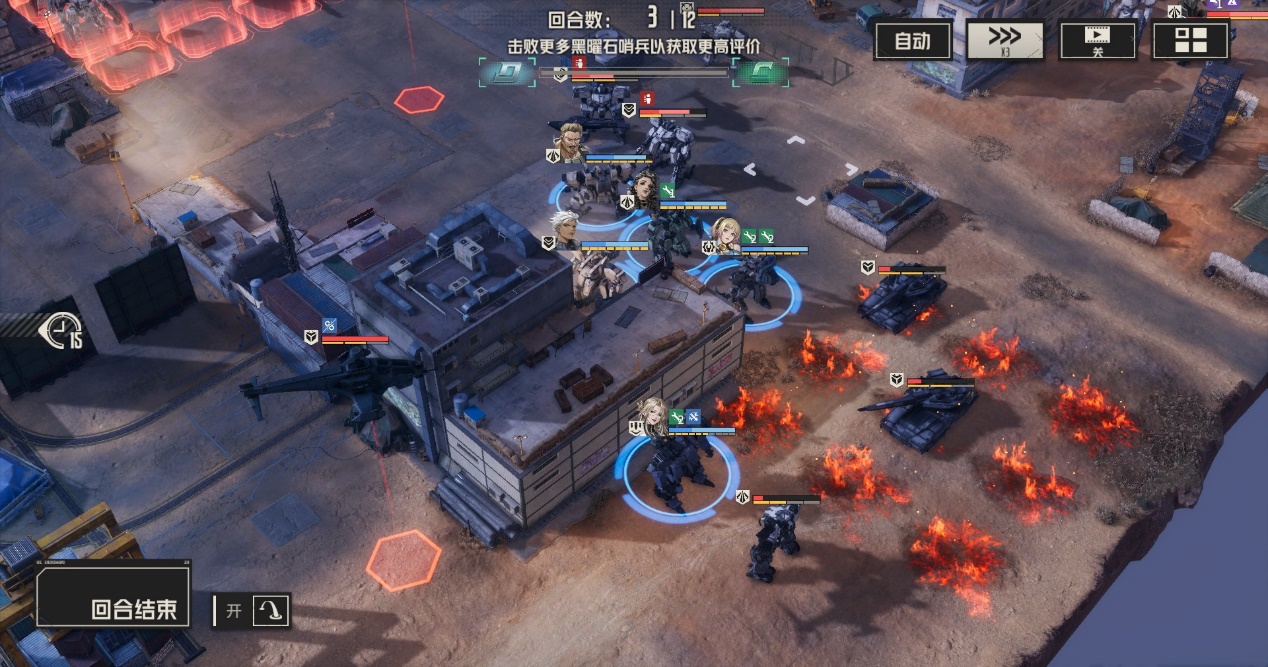Click the blue arrow button left of the top bar

pos(507,72)
